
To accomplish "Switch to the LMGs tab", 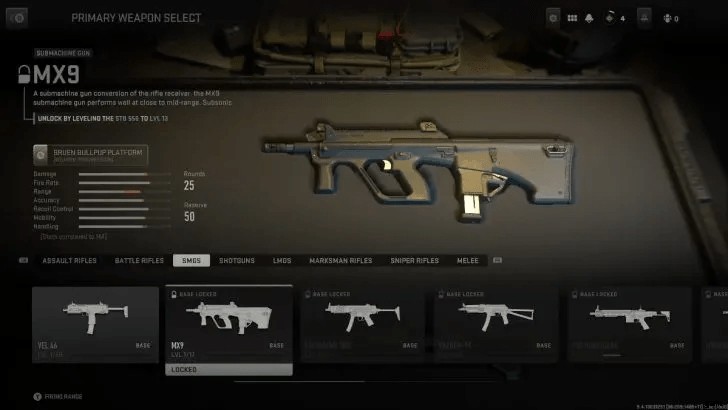I will point(282,261).
